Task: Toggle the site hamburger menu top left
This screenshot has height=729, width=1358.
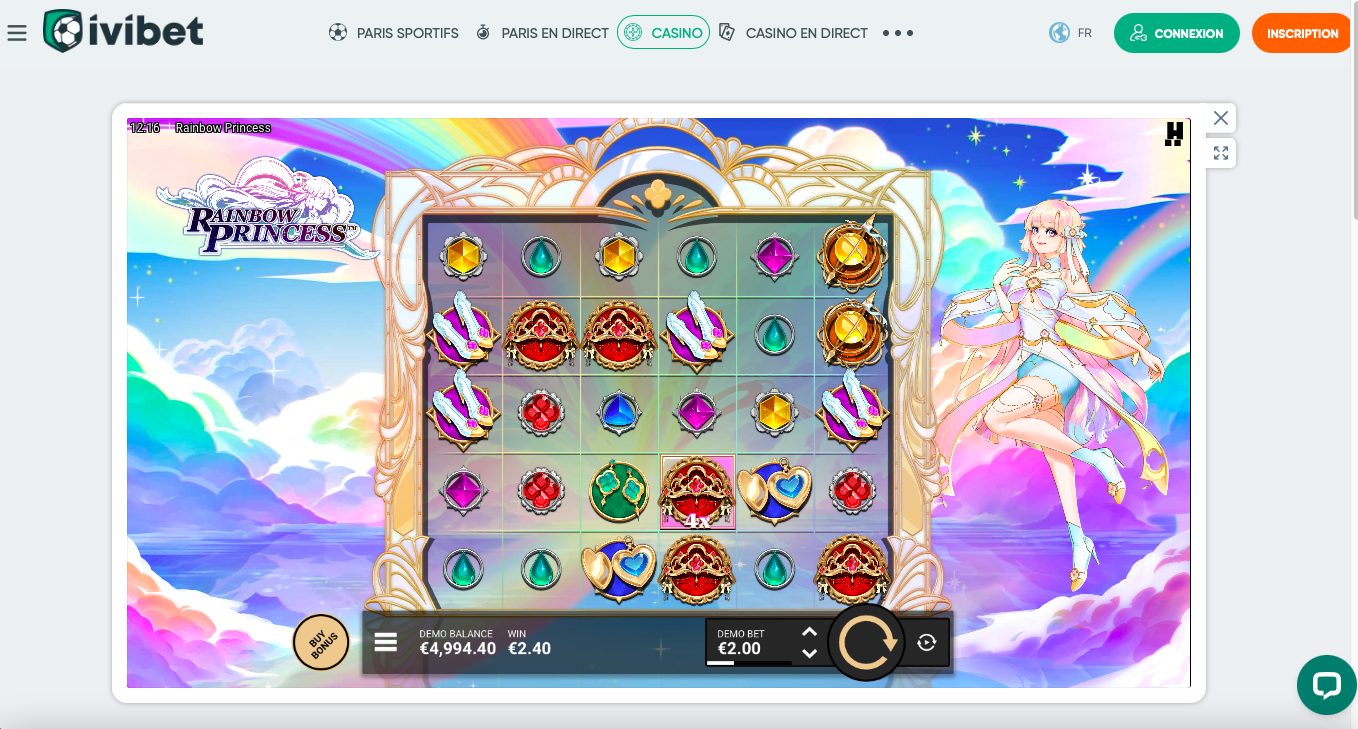Action: (17, 31)
